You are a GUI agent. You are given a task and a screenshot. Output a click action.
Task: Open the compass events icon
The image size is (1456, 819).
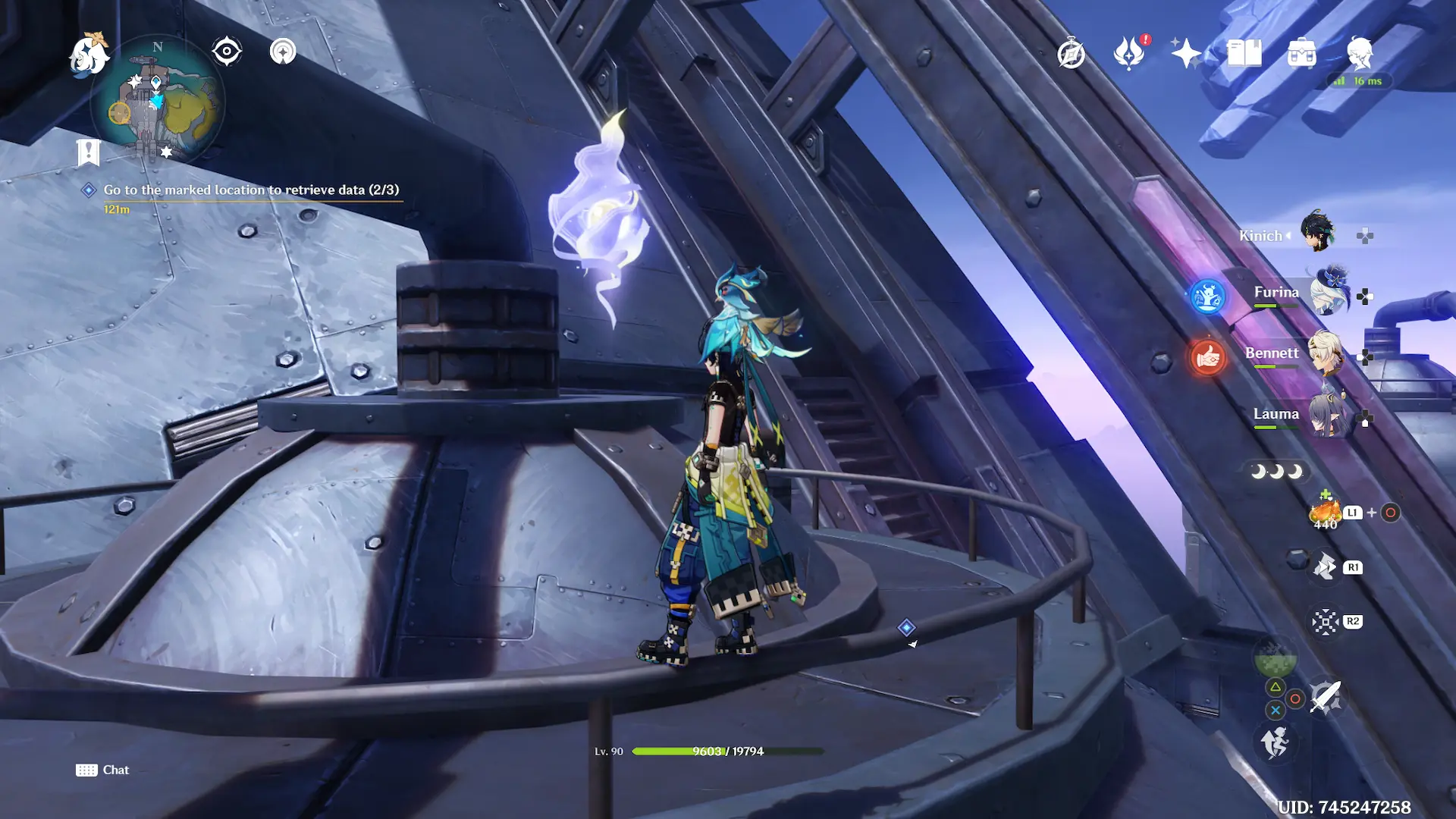click(1071, 53)
